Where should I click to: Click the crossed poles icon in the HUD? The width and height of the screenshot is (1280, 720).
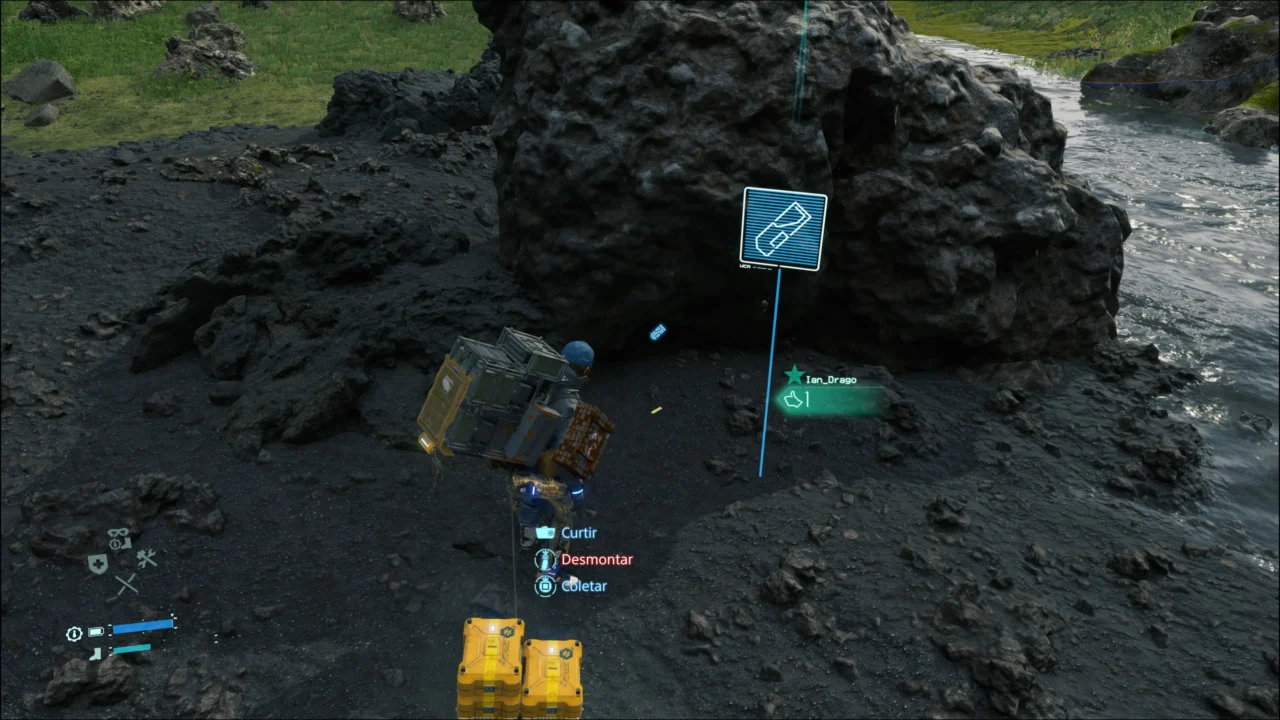click(127, 583)
